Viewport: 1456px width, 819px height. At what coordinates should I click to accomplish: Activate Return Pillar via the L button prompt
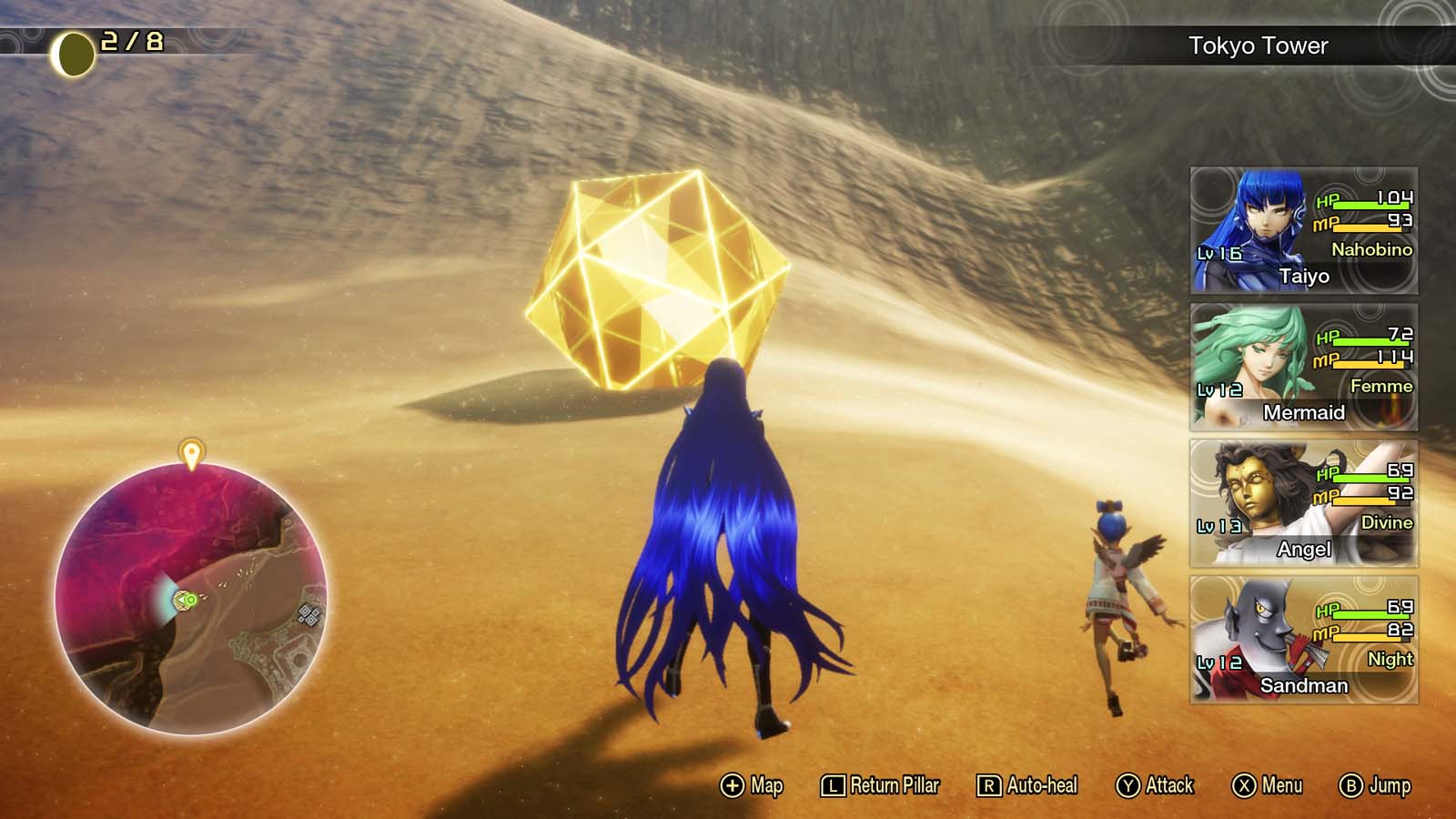pyautogui.click(x=878, y=784)
